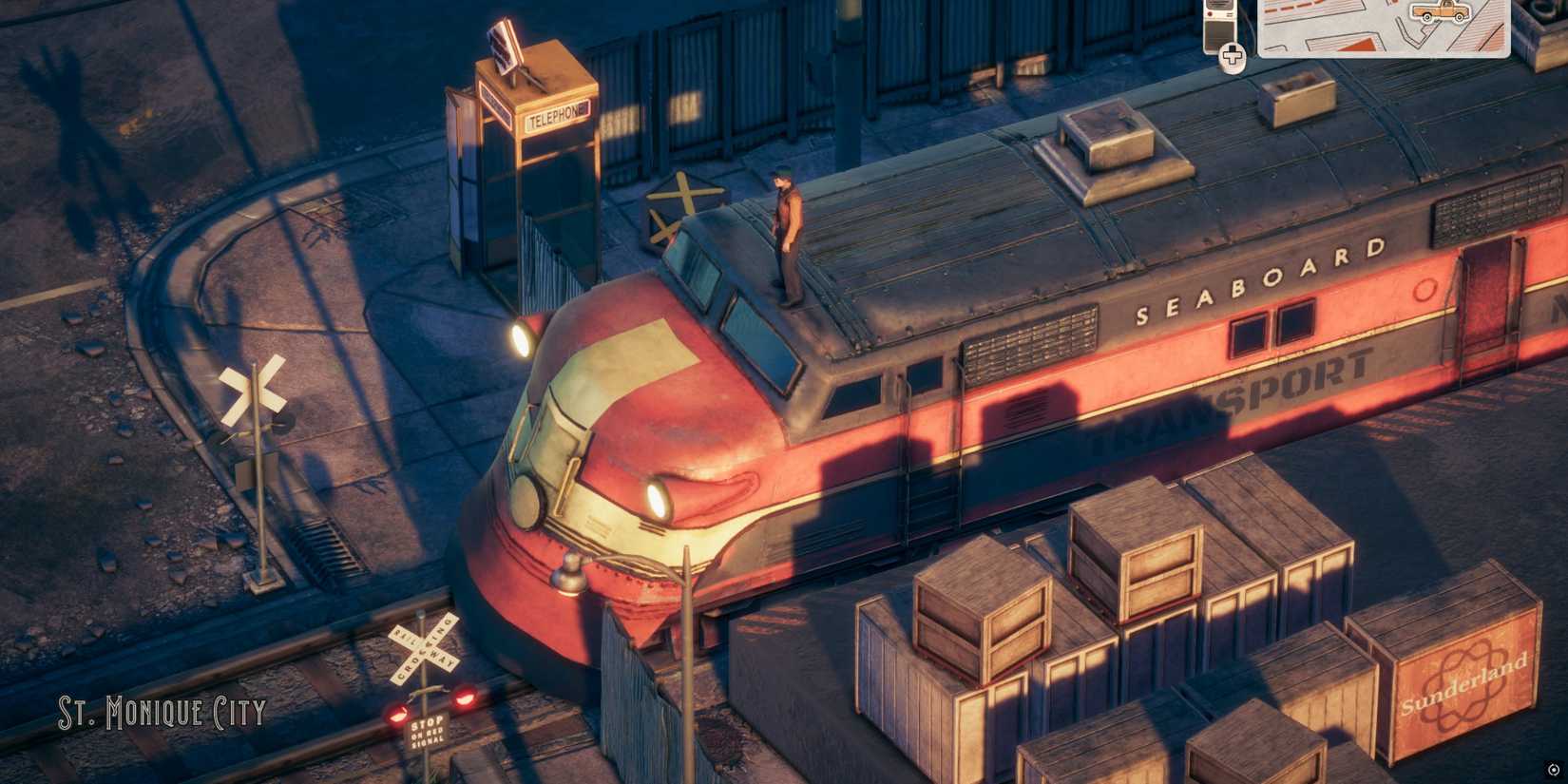Screen dimensions: 1568x784
Task: Click the STOP ON RED SIGNAL sign
Action: pyautogui.click(x=428, y=731)
